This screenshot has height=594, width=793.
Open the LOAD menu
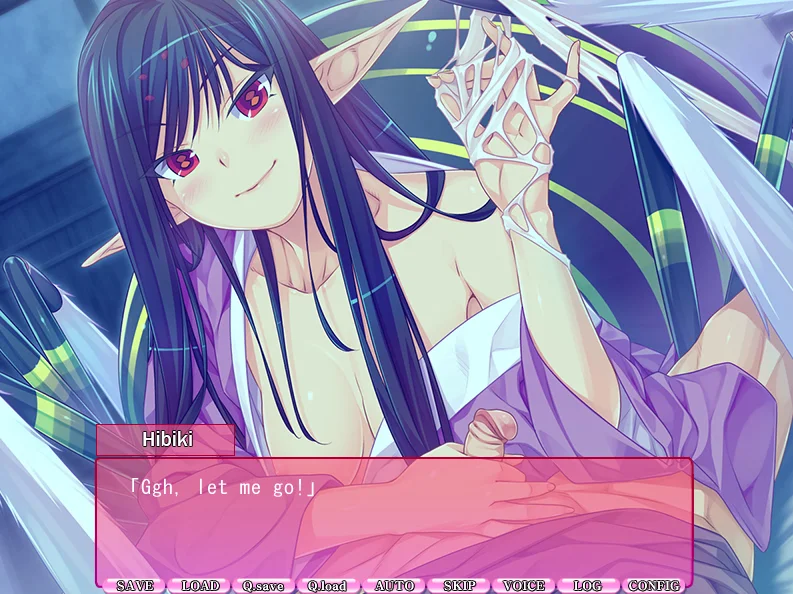pyautogui.click(x=200, y=585)
